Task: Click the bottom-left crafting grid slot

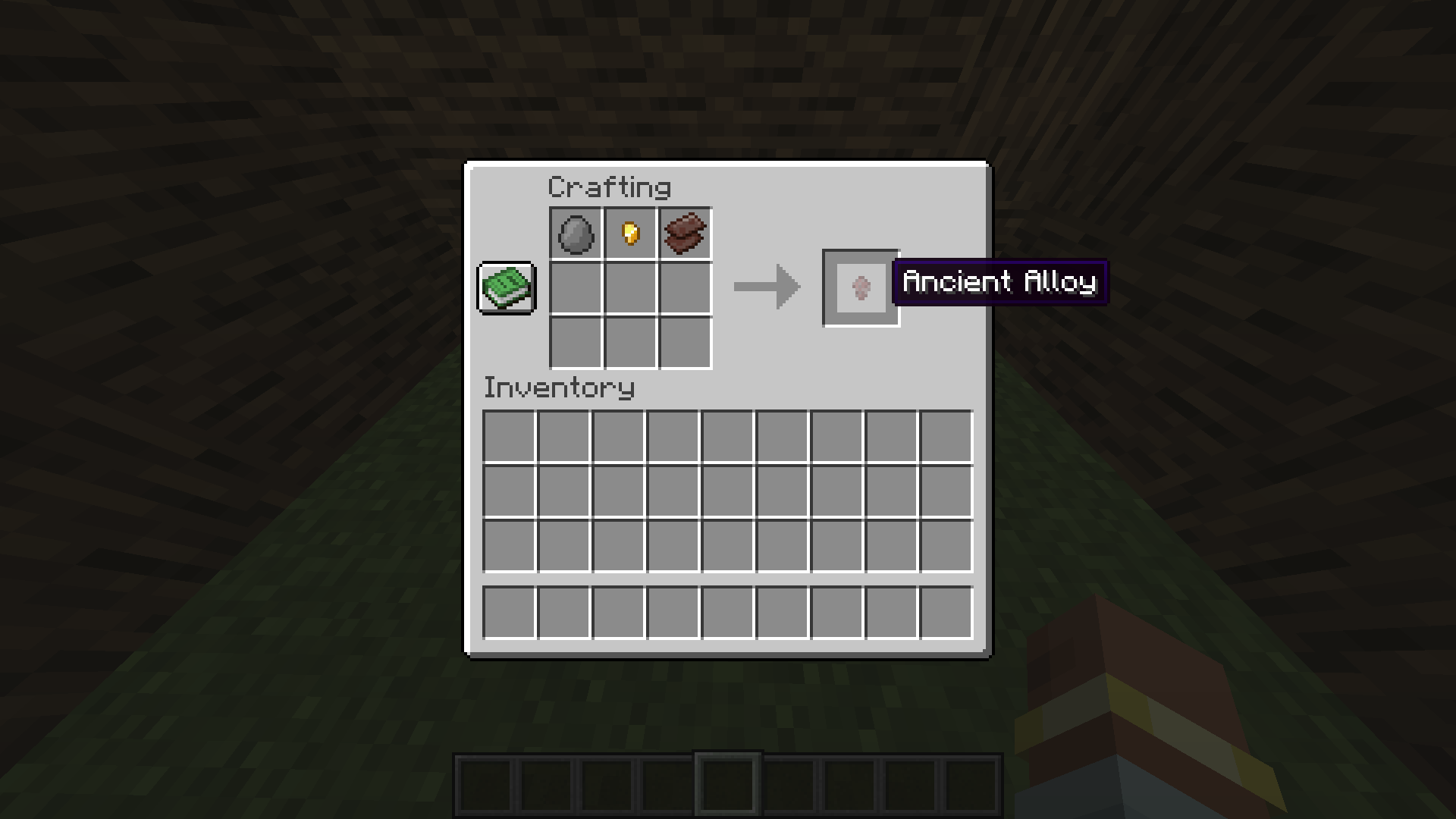Action: [575, 343]
